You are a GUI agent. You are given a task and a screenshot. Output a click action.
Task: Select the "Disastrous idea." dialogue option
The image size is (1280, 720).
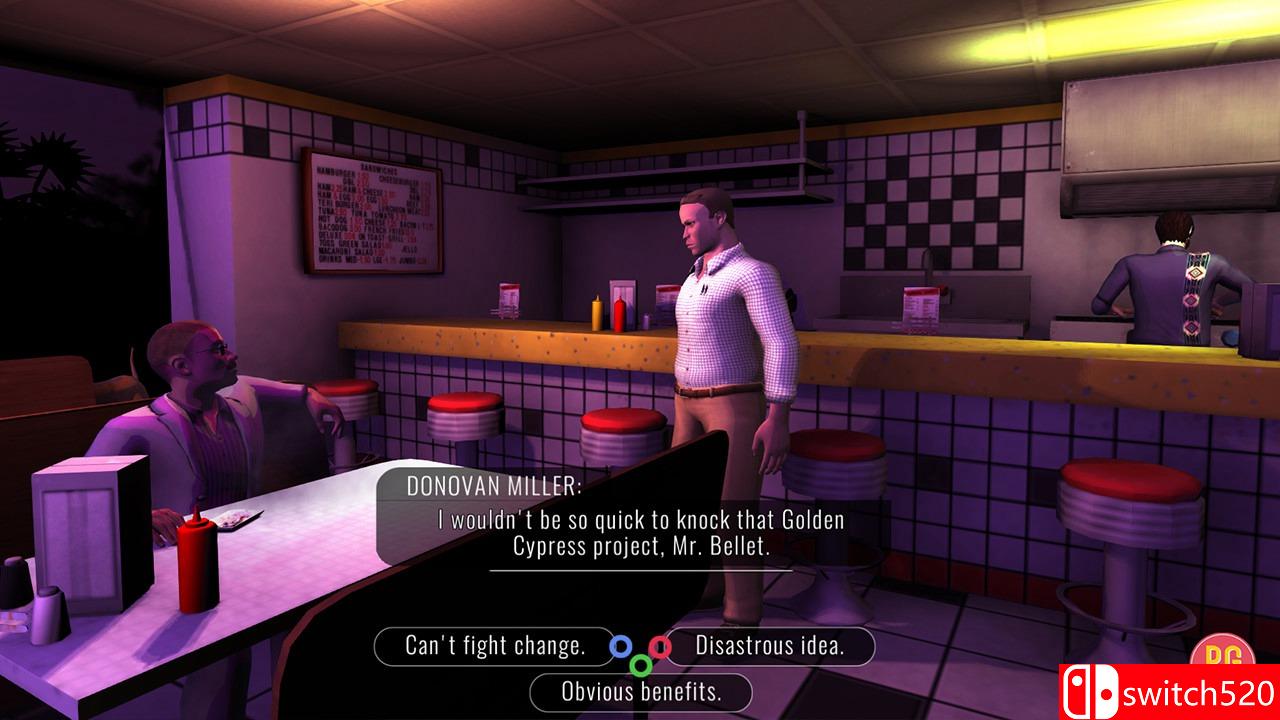point(770,646)
